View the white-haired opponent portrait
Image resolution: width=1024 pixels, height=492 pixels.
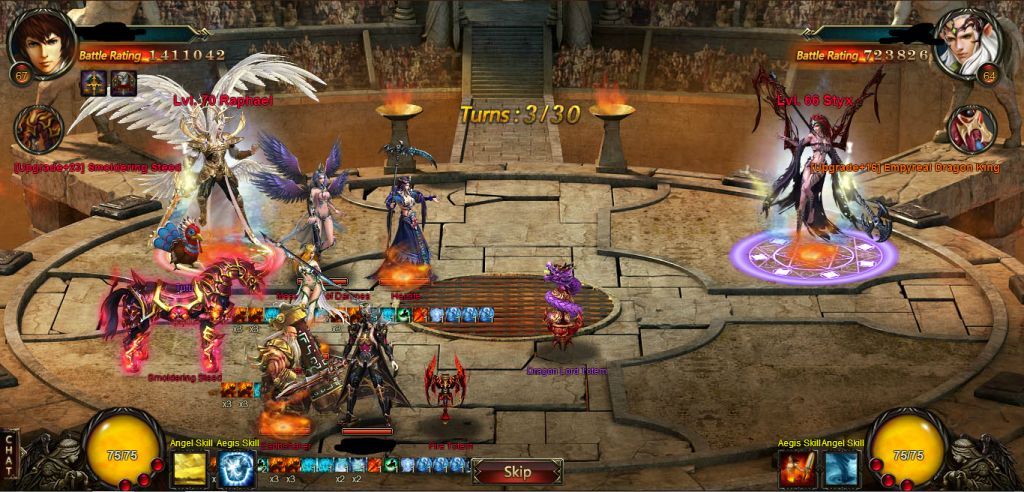point(967,42)
